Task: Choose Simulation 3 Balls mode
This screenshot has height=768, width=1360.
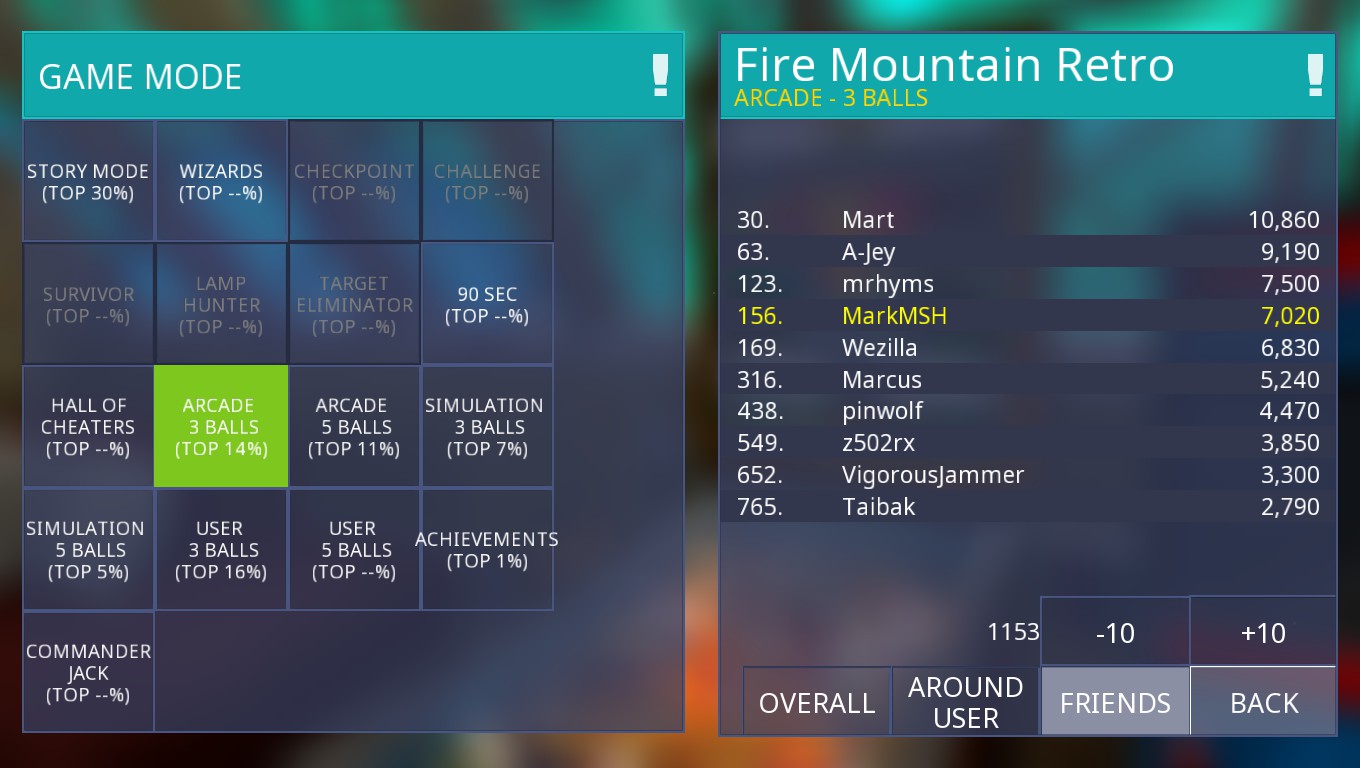Action: pos(487,427)
